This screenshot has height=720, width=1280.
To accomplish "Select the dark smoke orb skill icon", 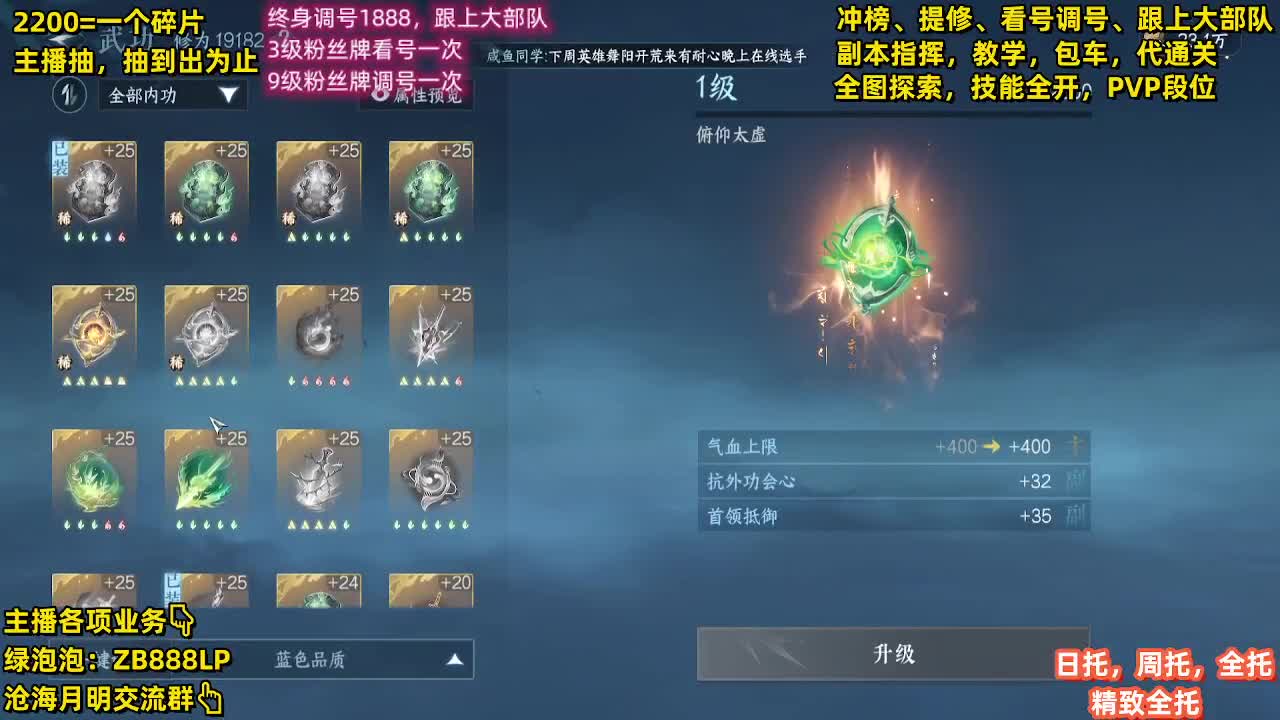I will 319,334.
